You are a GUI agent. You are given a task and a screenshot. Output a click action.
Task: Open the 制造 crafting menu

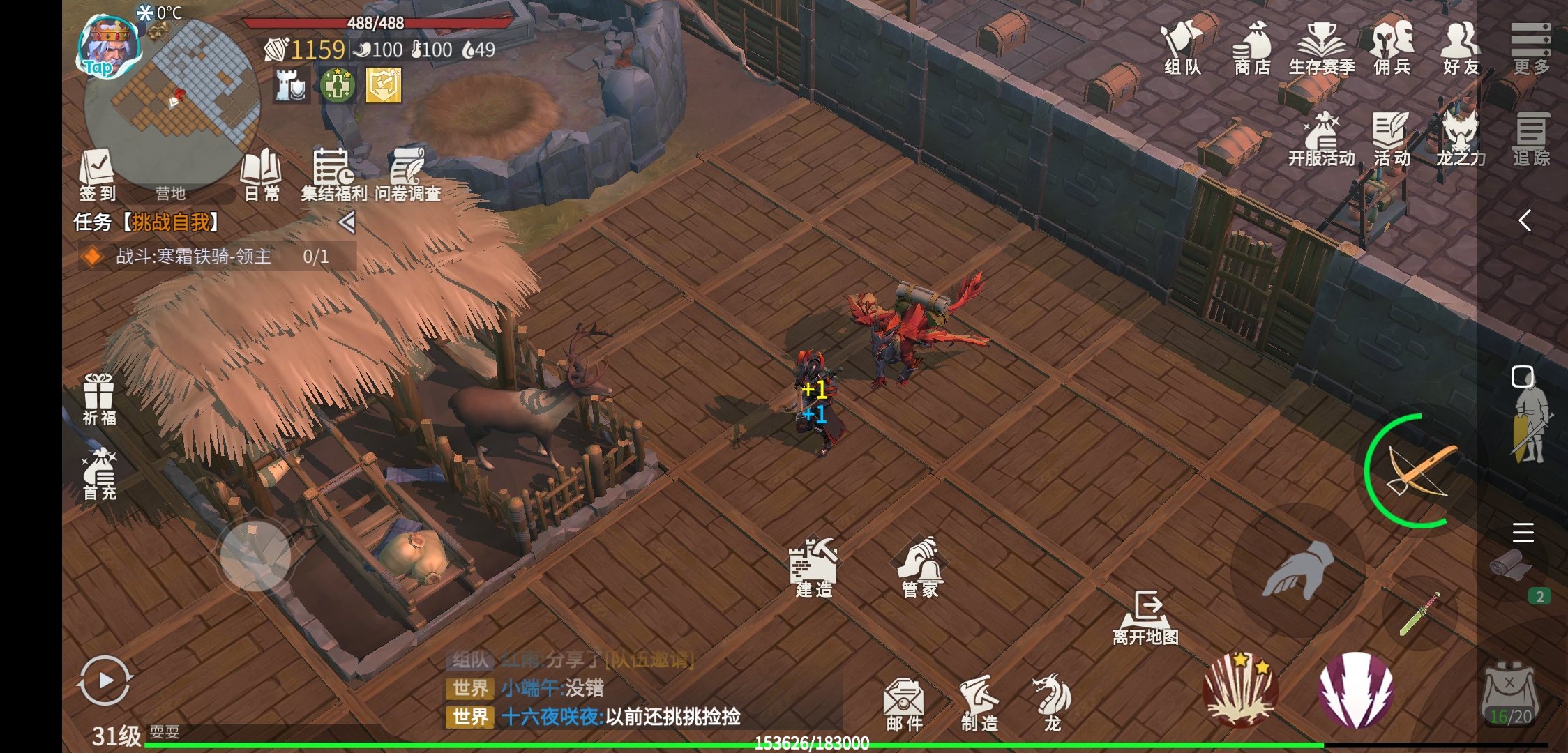[x=979, y=704]
